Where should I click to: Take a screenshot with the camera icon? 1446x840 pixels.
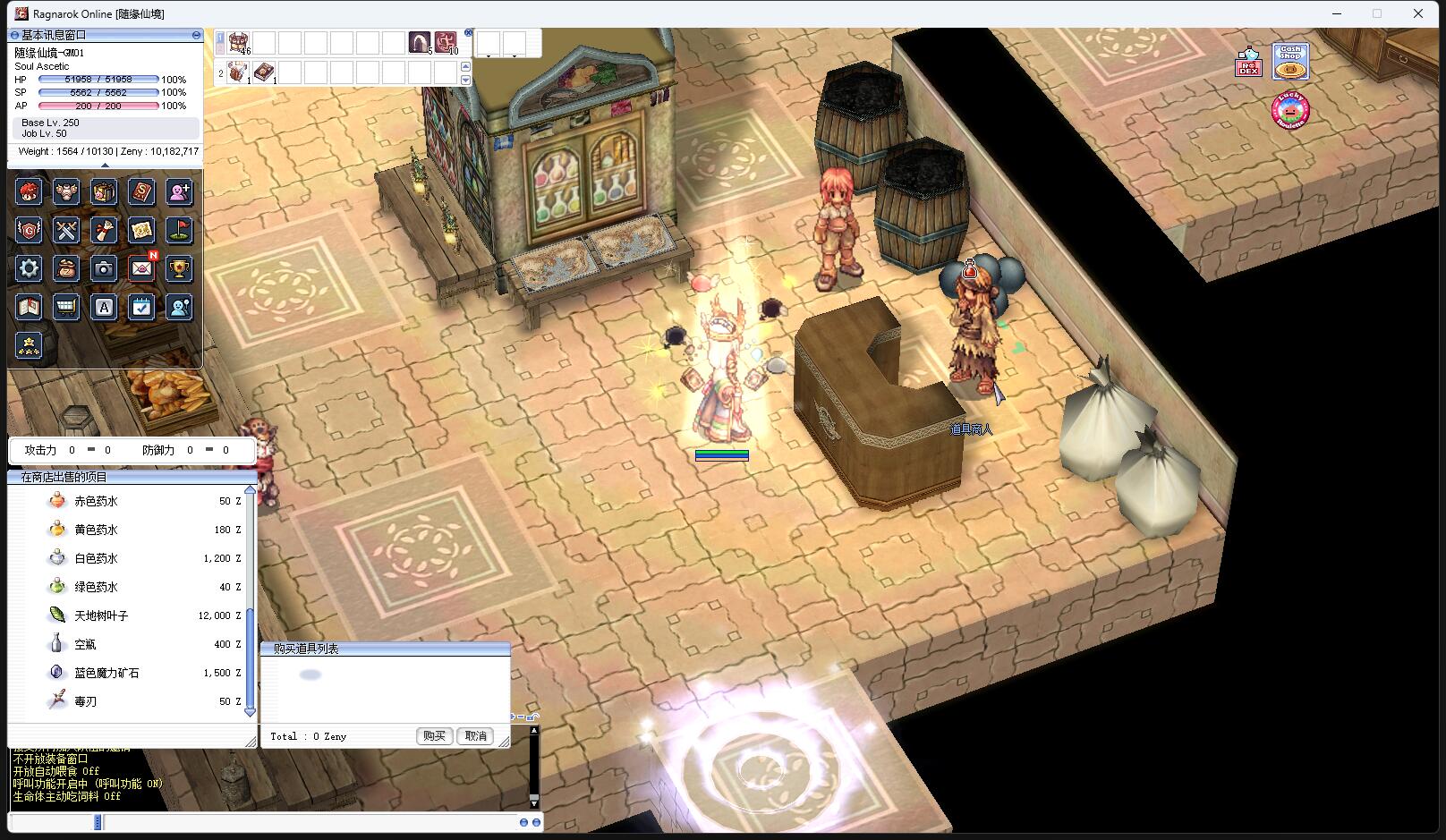tap(104, 268)
